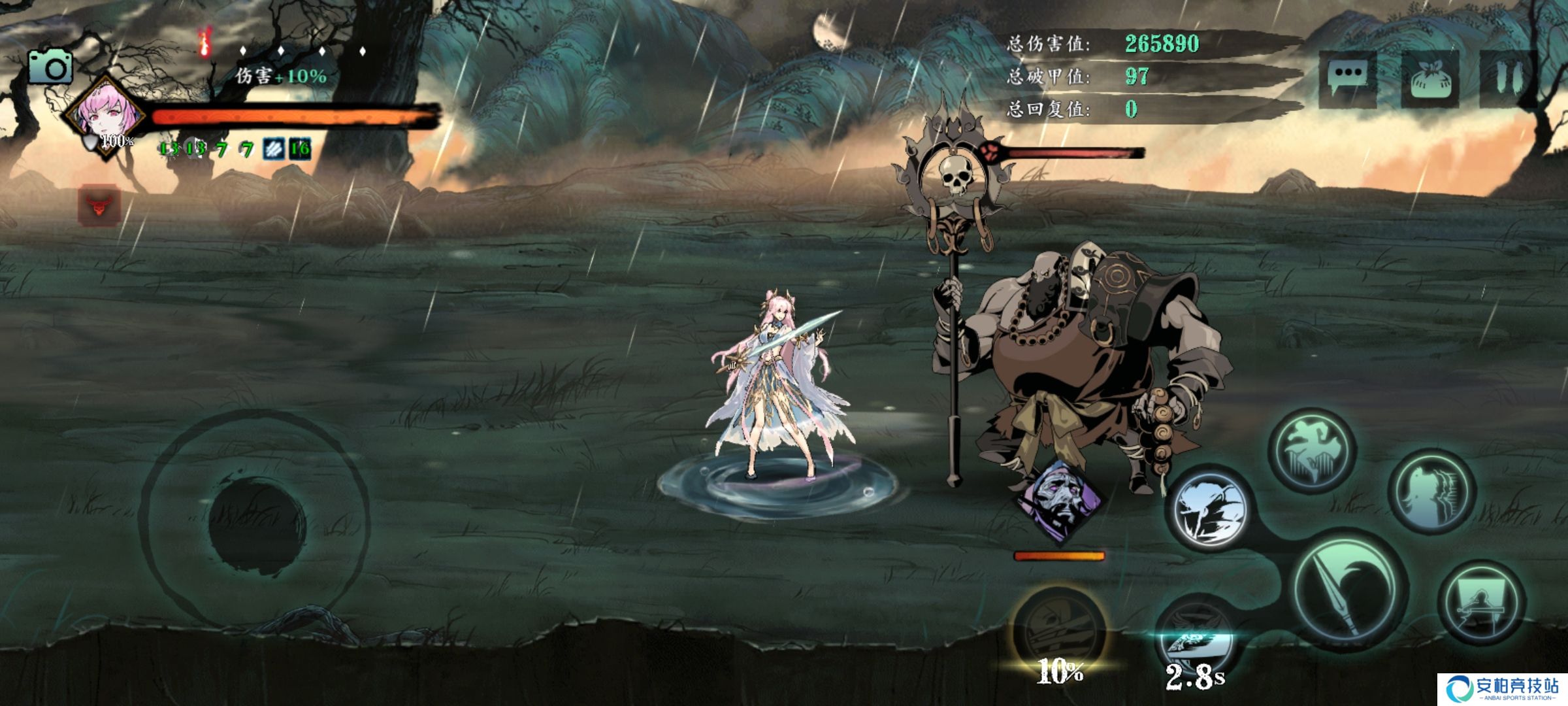Image resolution: width=1568 pixels, height=706 pixels.
Task: Use the swordsman stance skill button
Action: (x=1481, y=603)
